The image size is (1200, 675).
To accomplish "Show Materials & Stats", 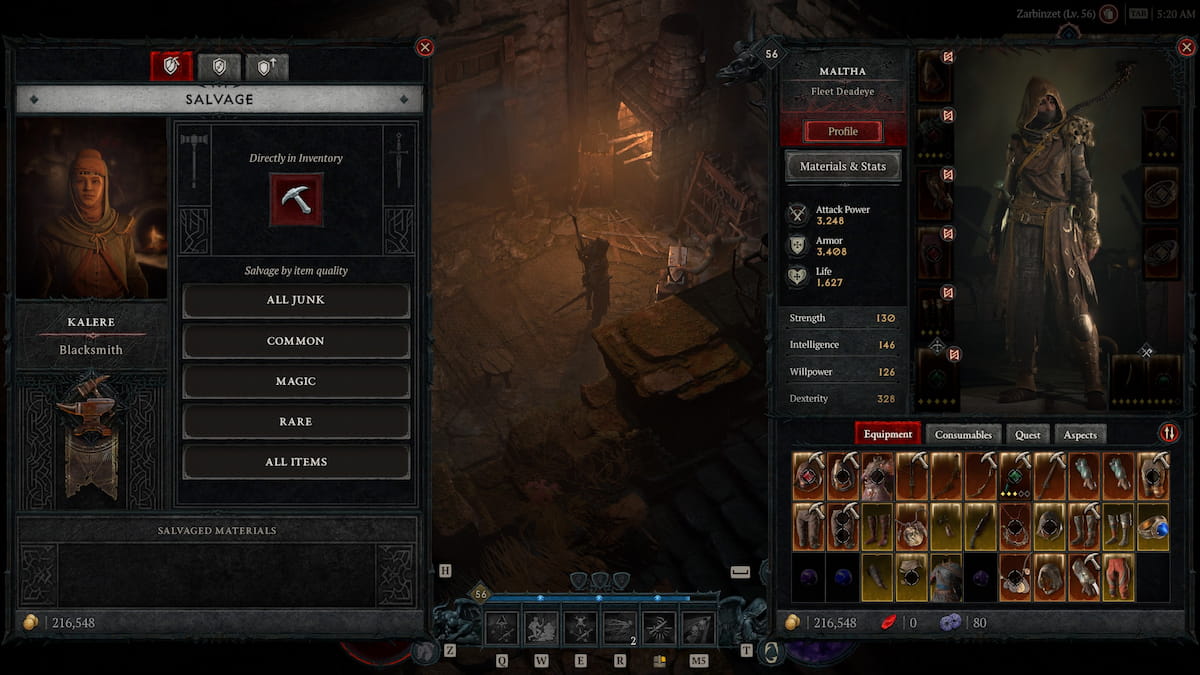I will click(x=843, y=167).
